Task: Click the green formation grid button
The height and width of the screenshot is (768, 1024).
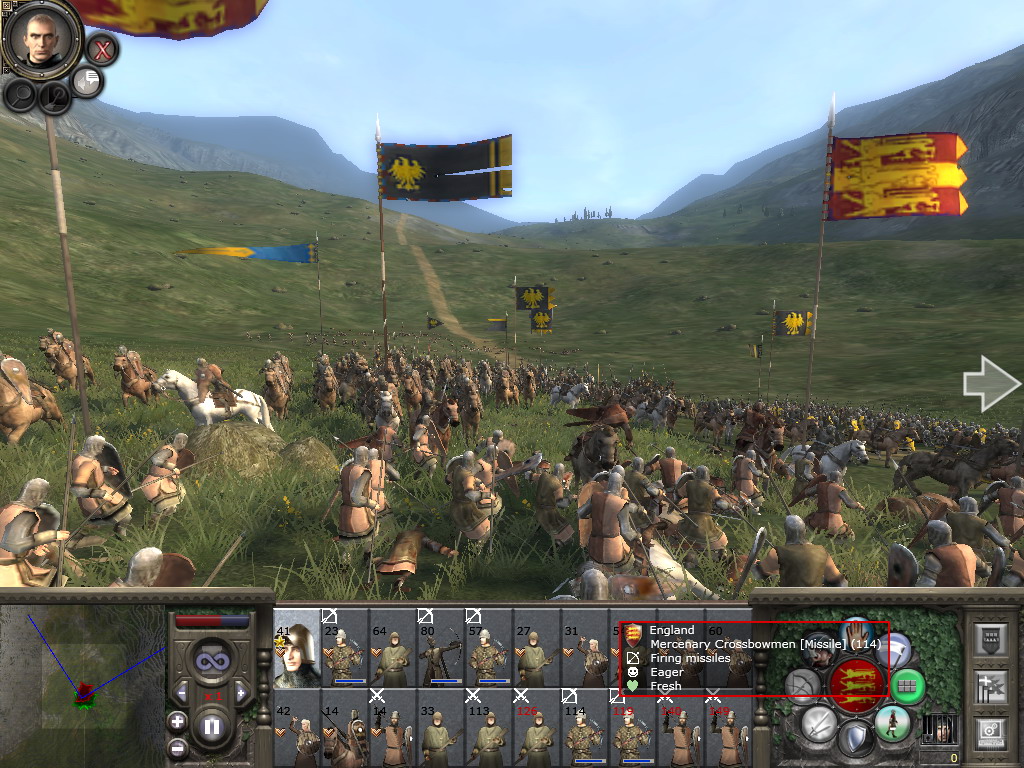Action: point(906,686)
